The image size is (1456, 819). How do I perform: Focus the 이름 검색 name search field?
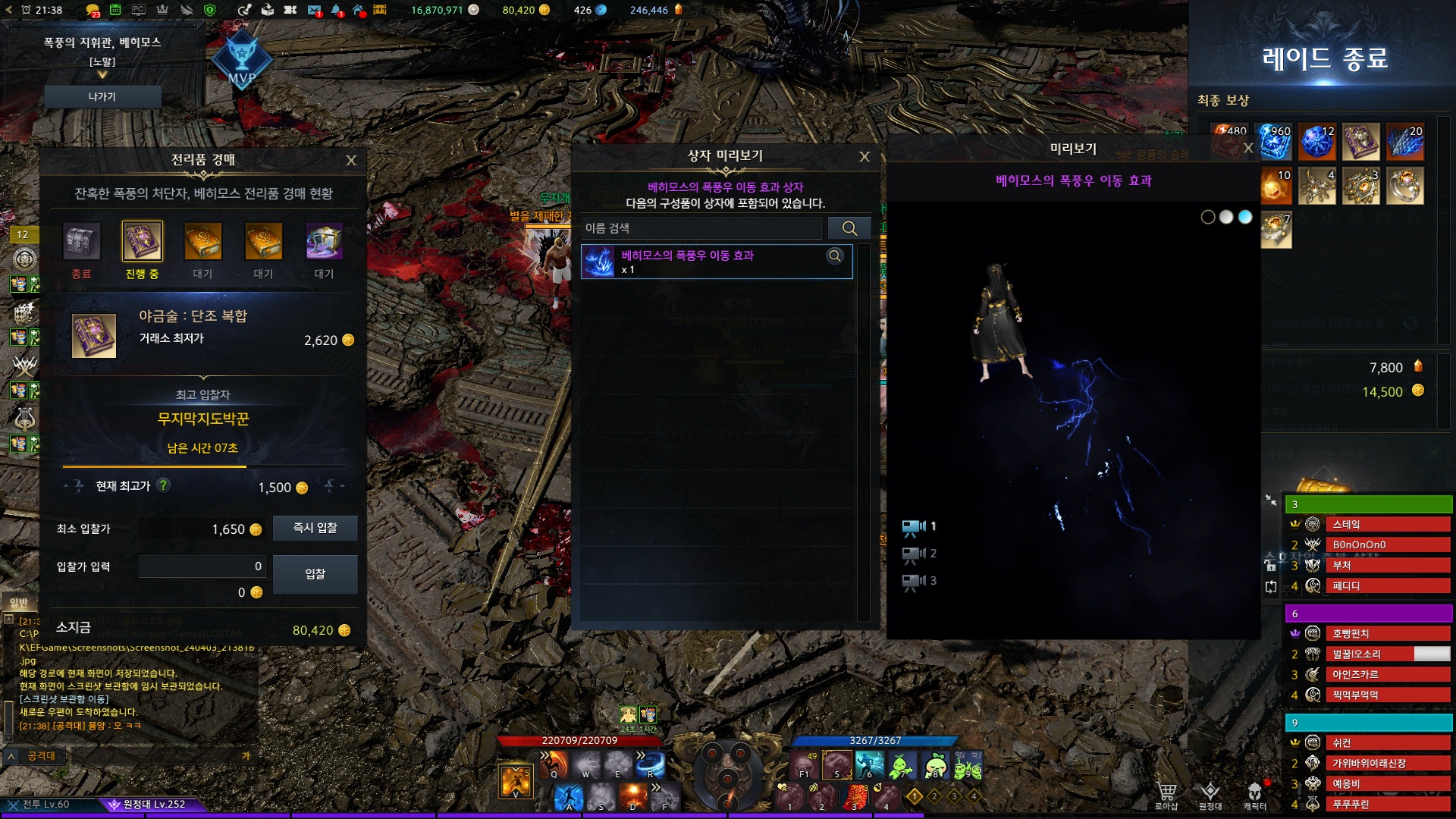click(x=701, y=228)
